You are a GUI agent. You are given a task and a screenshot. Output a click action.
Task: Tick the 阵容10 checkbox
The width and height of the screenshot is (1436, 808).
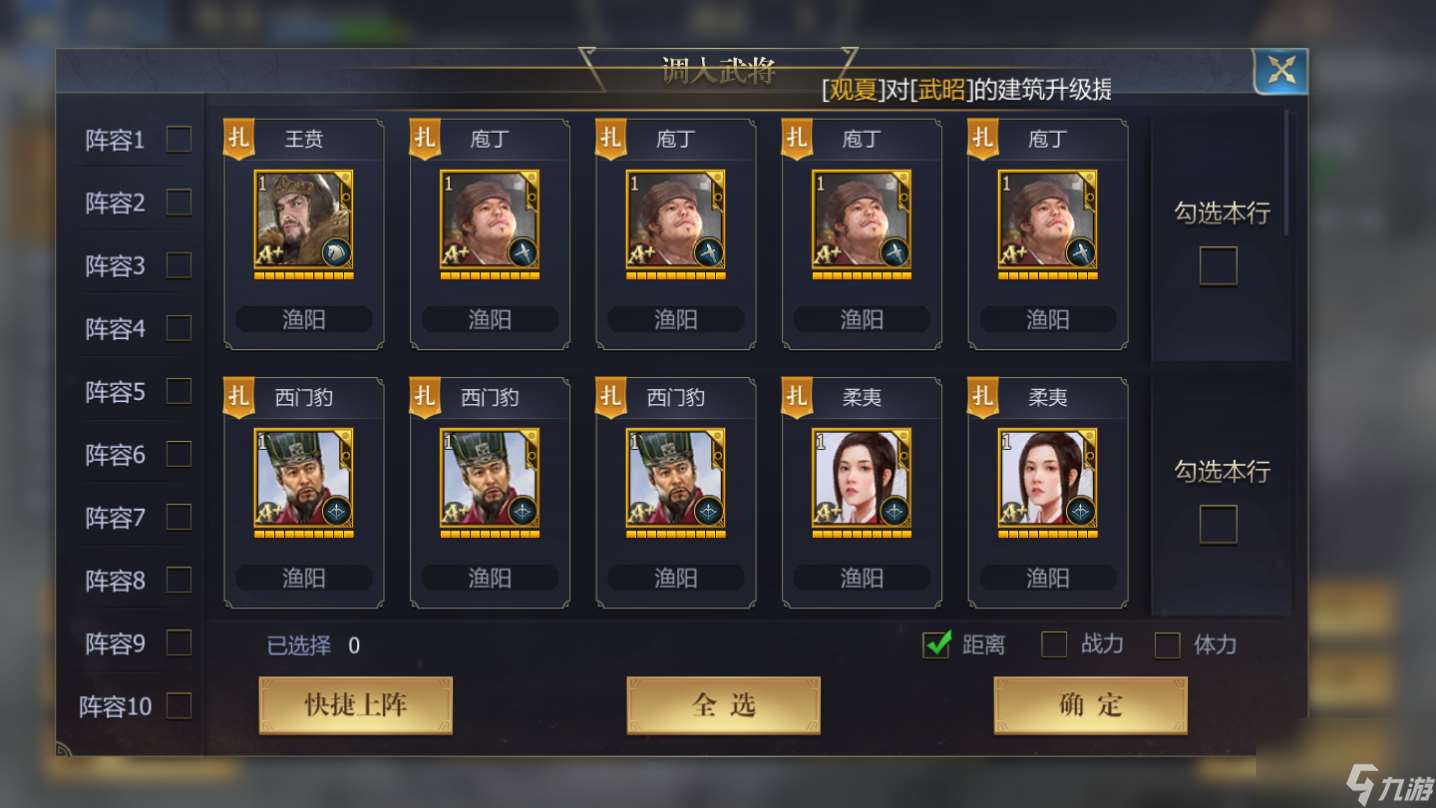(179, 706)
